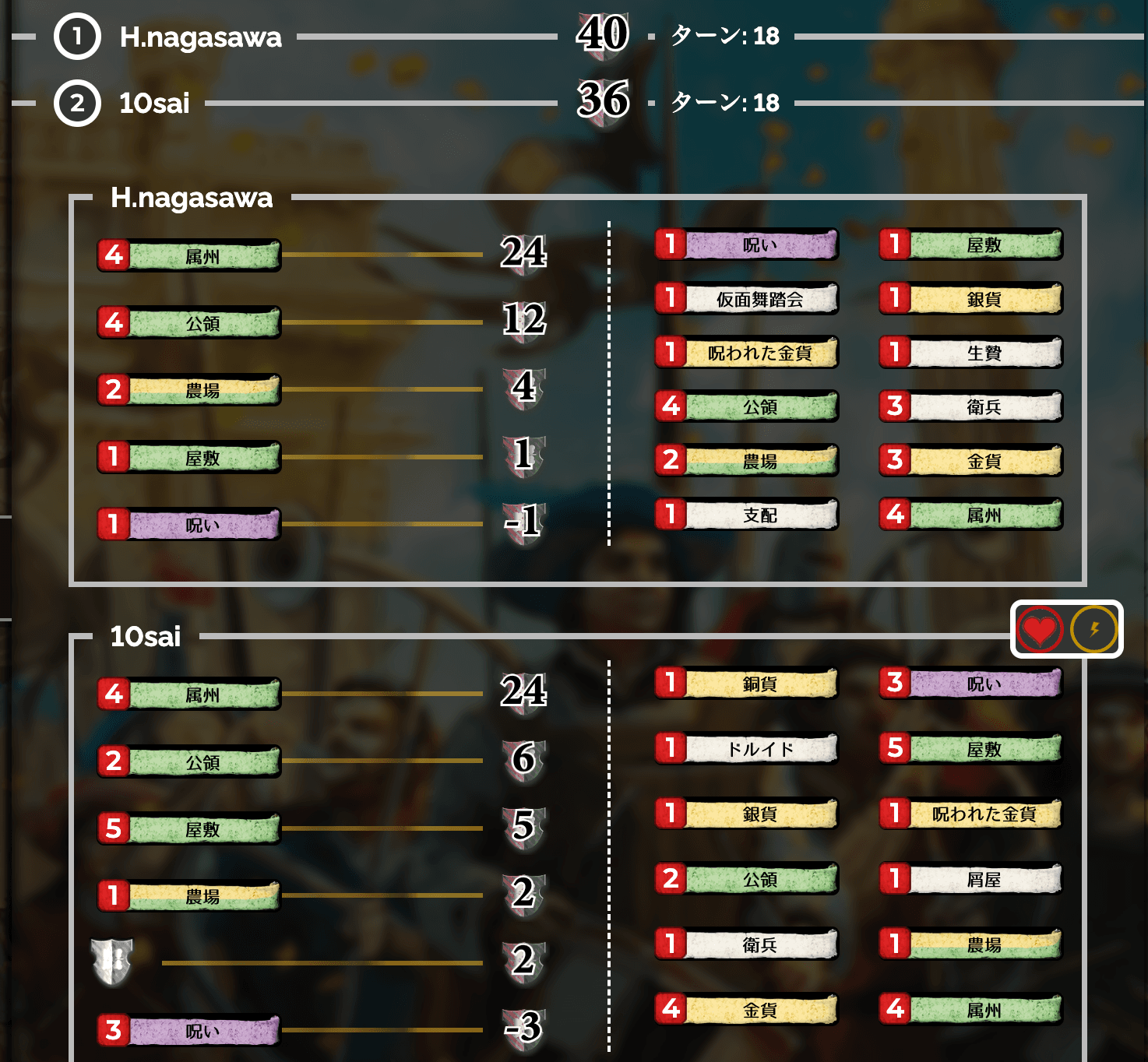Click the total score shield showing 40

pyautogui.click(x=602, y=34)
